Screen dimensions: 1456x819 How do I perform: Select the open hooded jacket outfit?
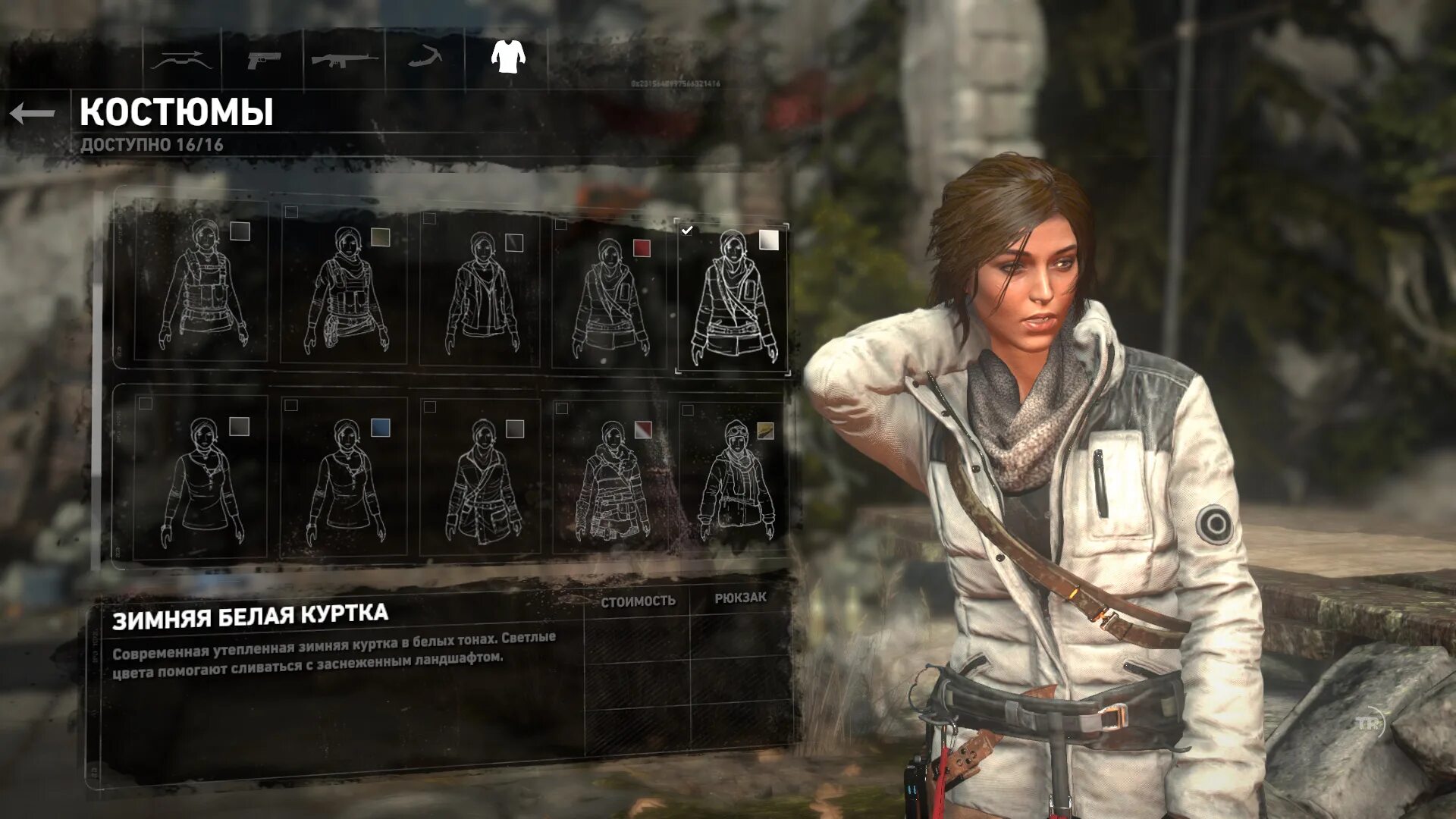click(481, 292)
